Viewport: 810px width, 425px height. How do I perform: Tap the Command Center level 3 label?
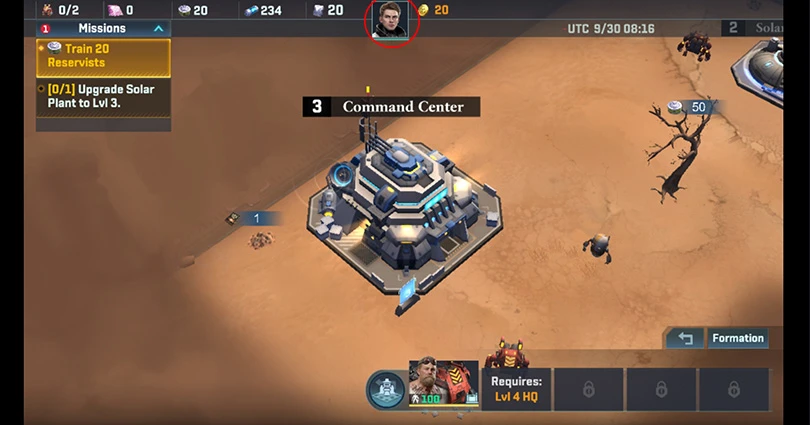point(391,106)
